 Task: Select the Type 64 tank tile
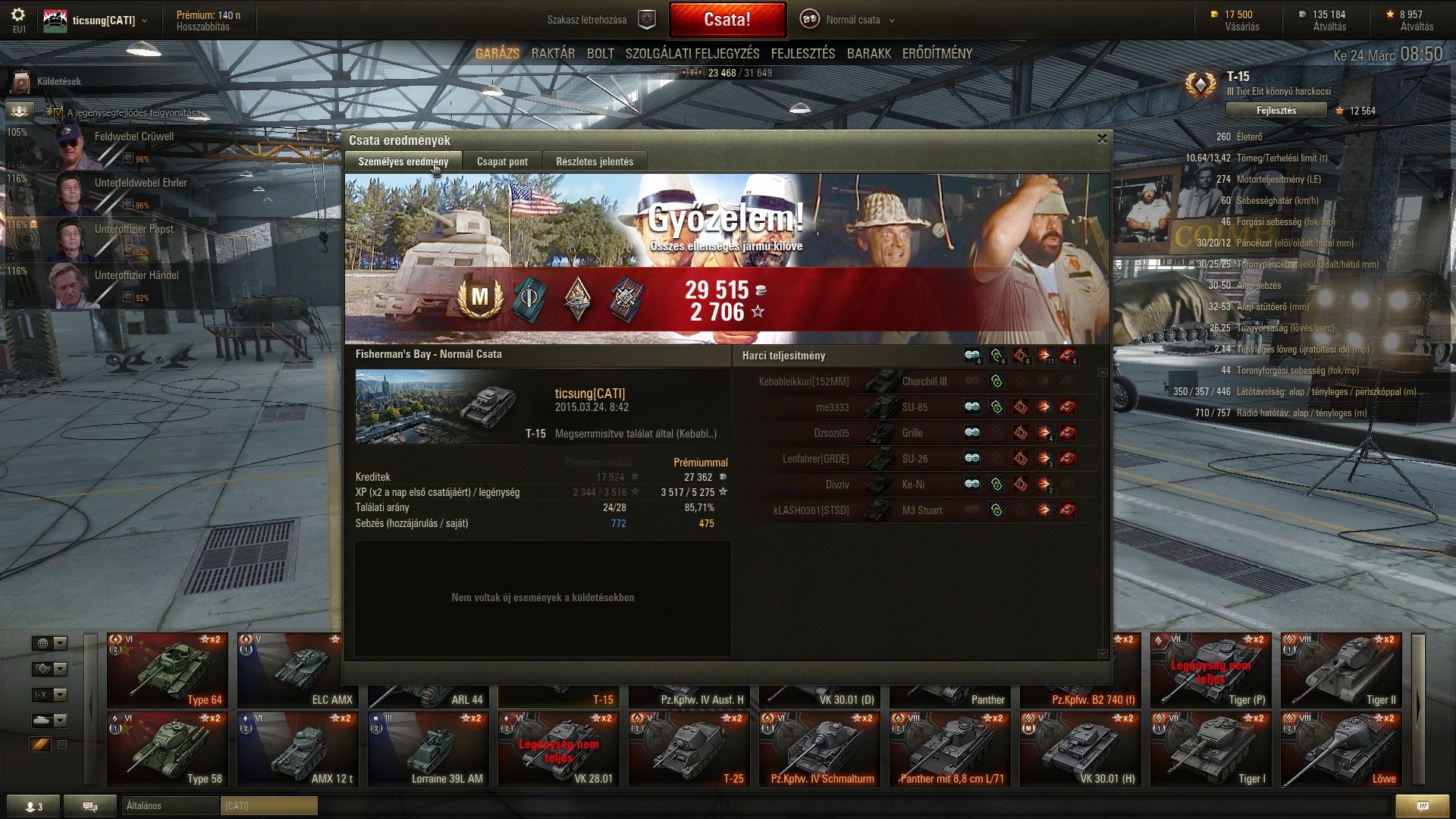(x=167, y=670)
